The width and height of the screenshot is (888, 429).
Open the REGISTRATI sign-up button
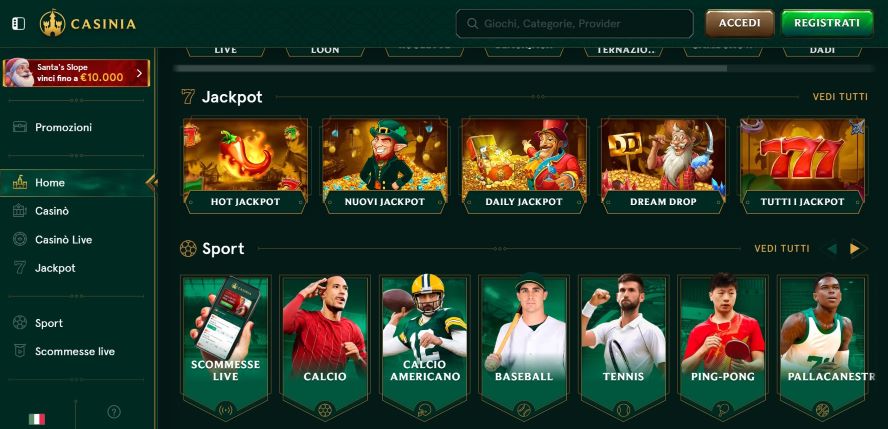pyautogui.click(x=826, y=23)
